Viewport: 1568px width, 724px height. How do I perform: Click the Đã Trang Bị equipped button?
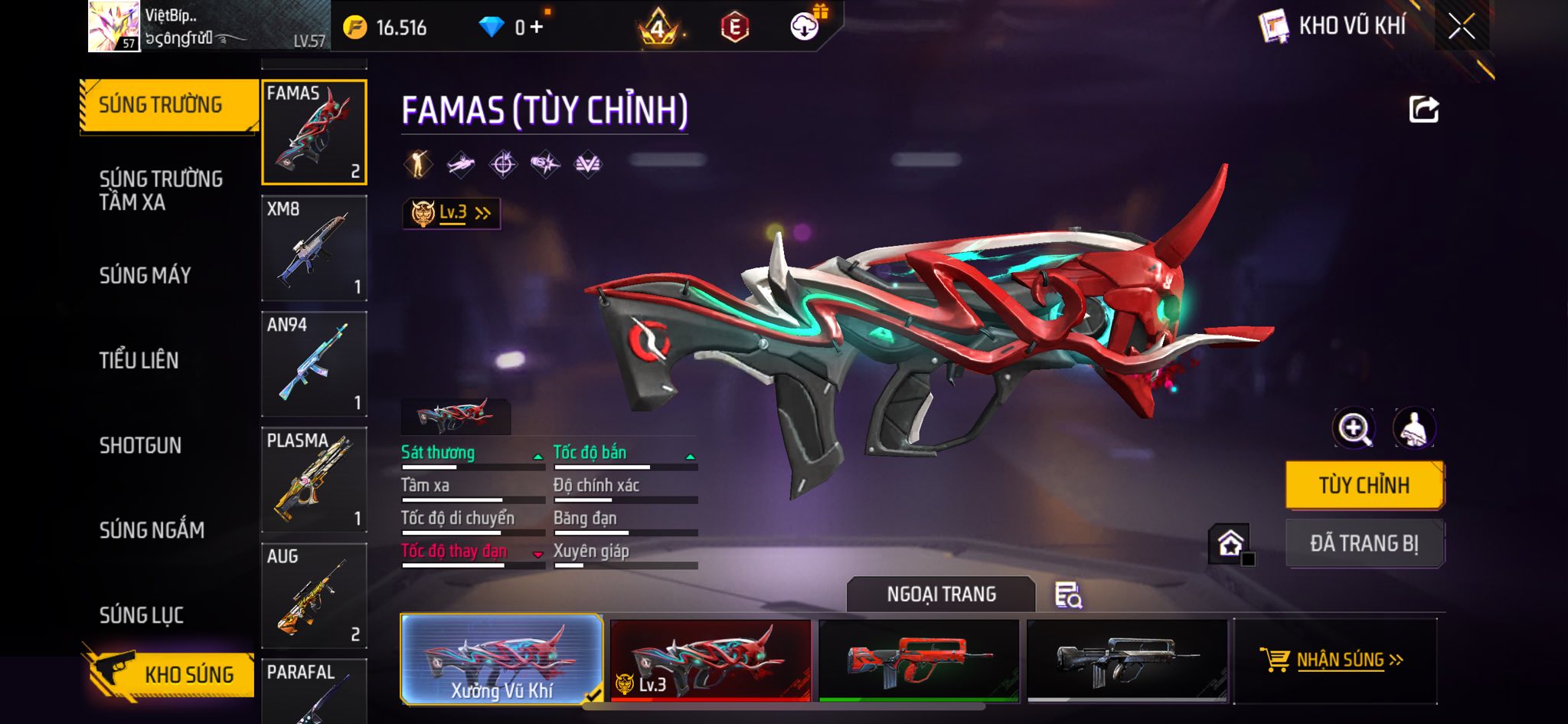[1364, 543]
